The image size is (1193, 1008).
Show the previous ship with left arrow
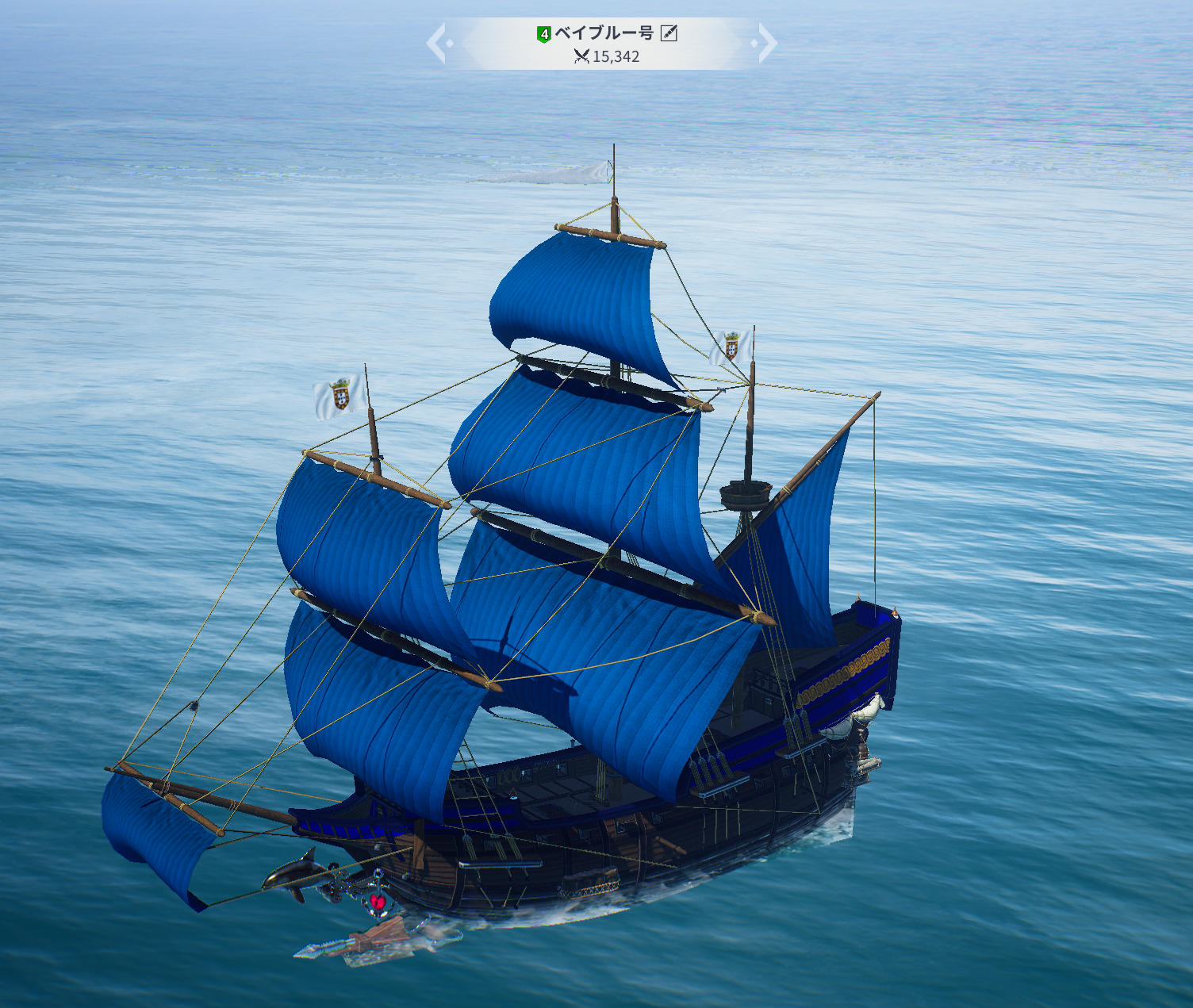click(x=437, y=43)
